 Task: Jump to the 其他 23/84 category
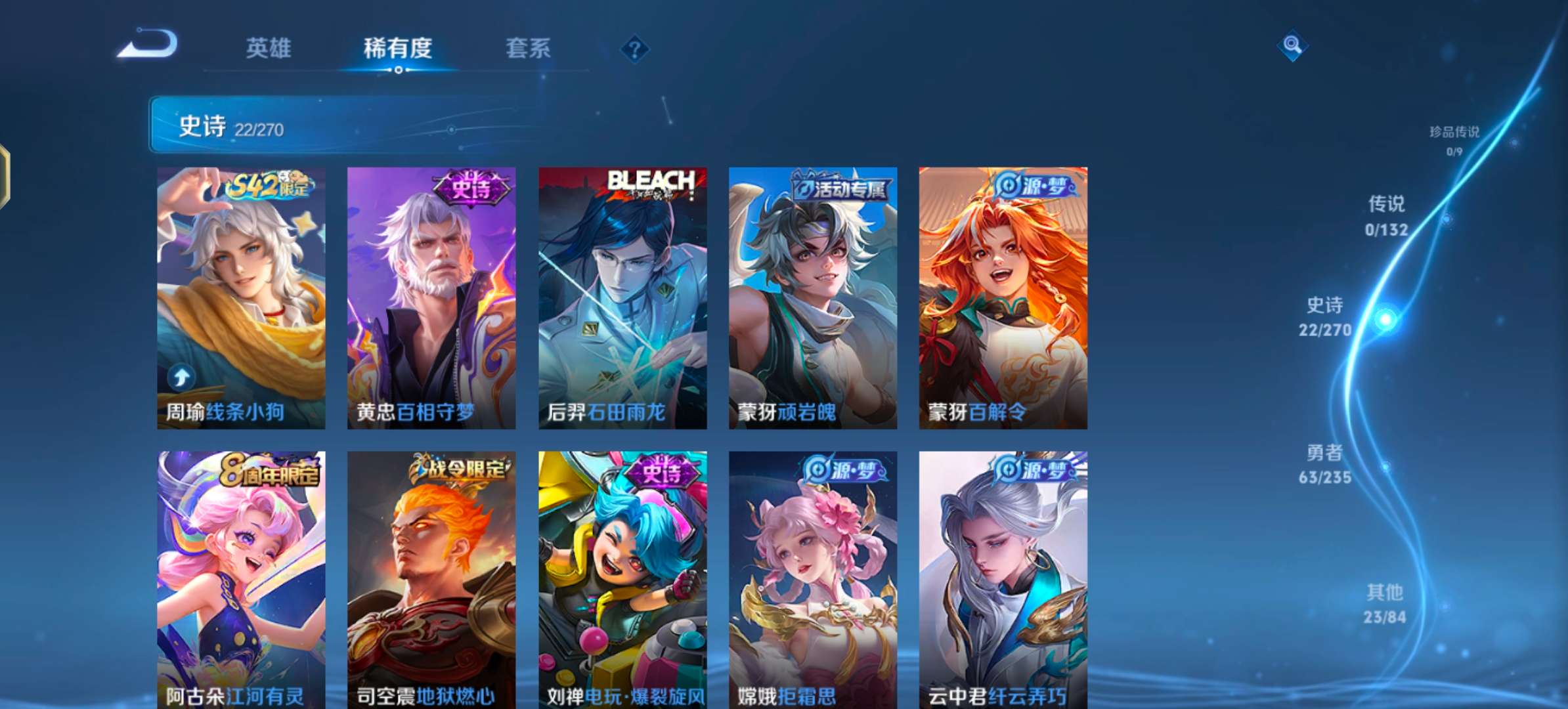coord(1385,604)
